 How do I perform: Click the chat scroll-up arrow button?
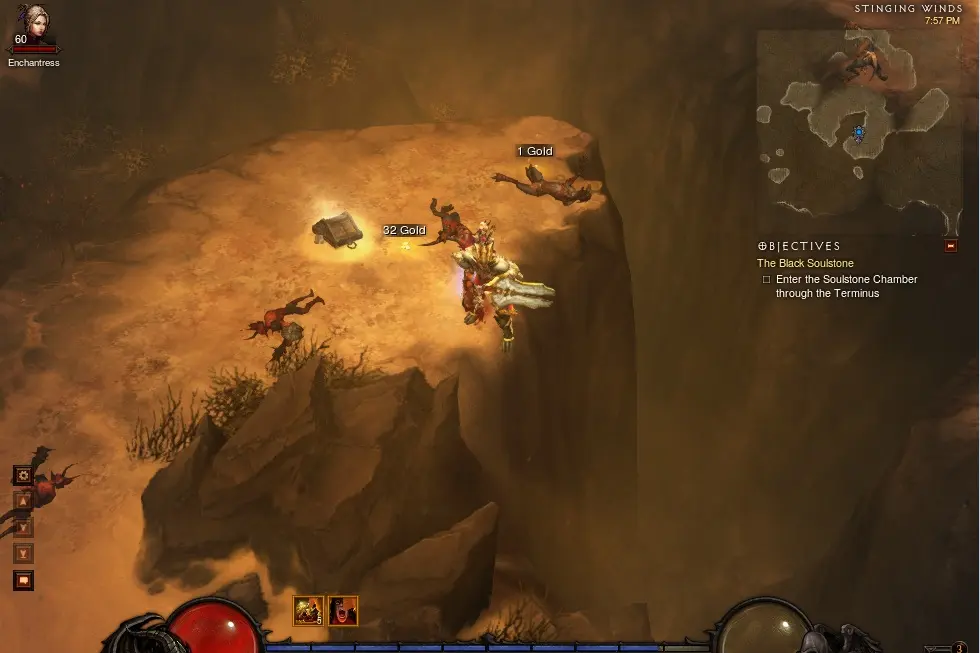click(x=23, y=501)
